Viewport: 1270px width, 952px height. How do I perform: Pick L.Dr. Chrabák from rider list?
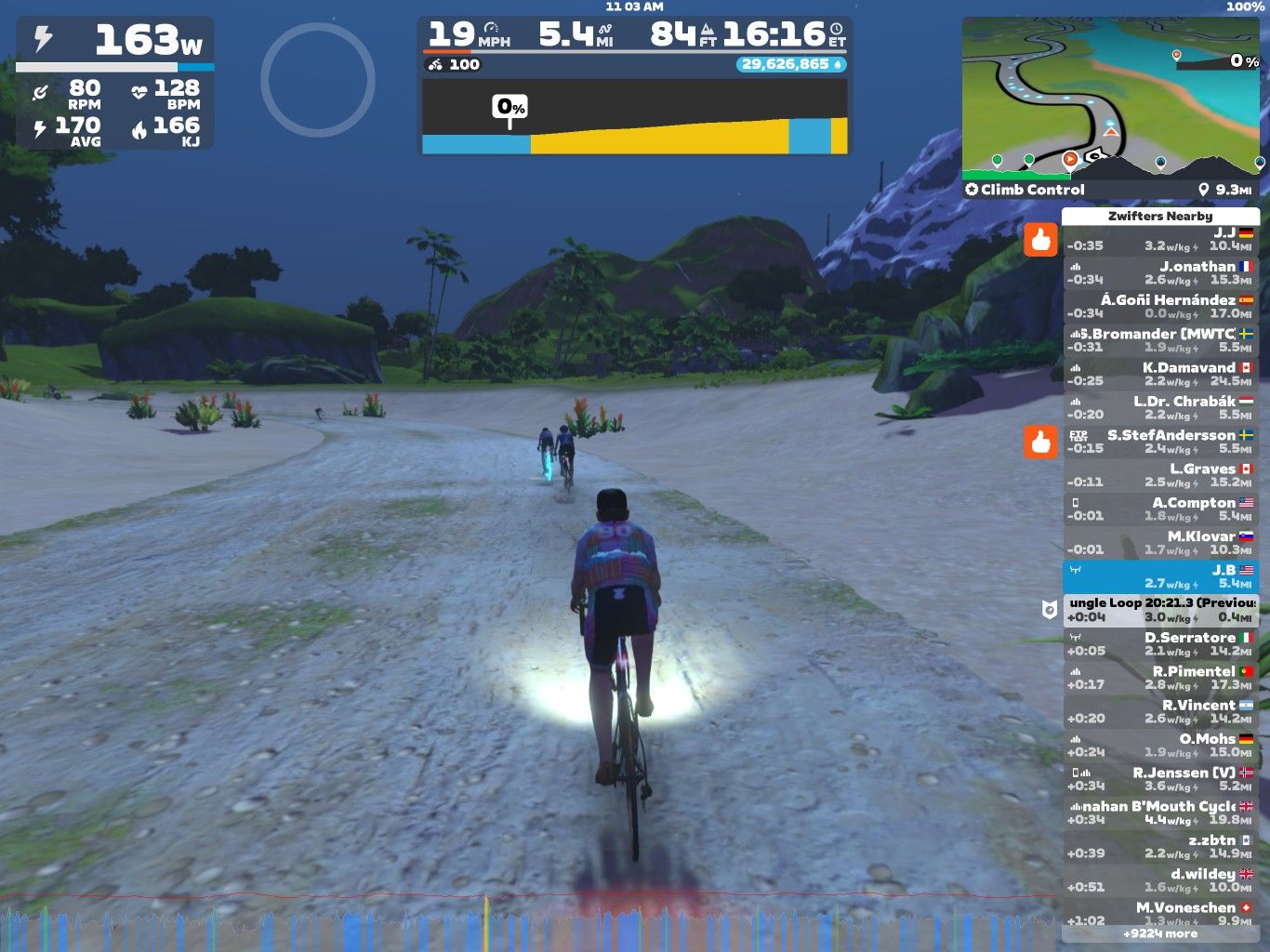(x=1160, y=407)
